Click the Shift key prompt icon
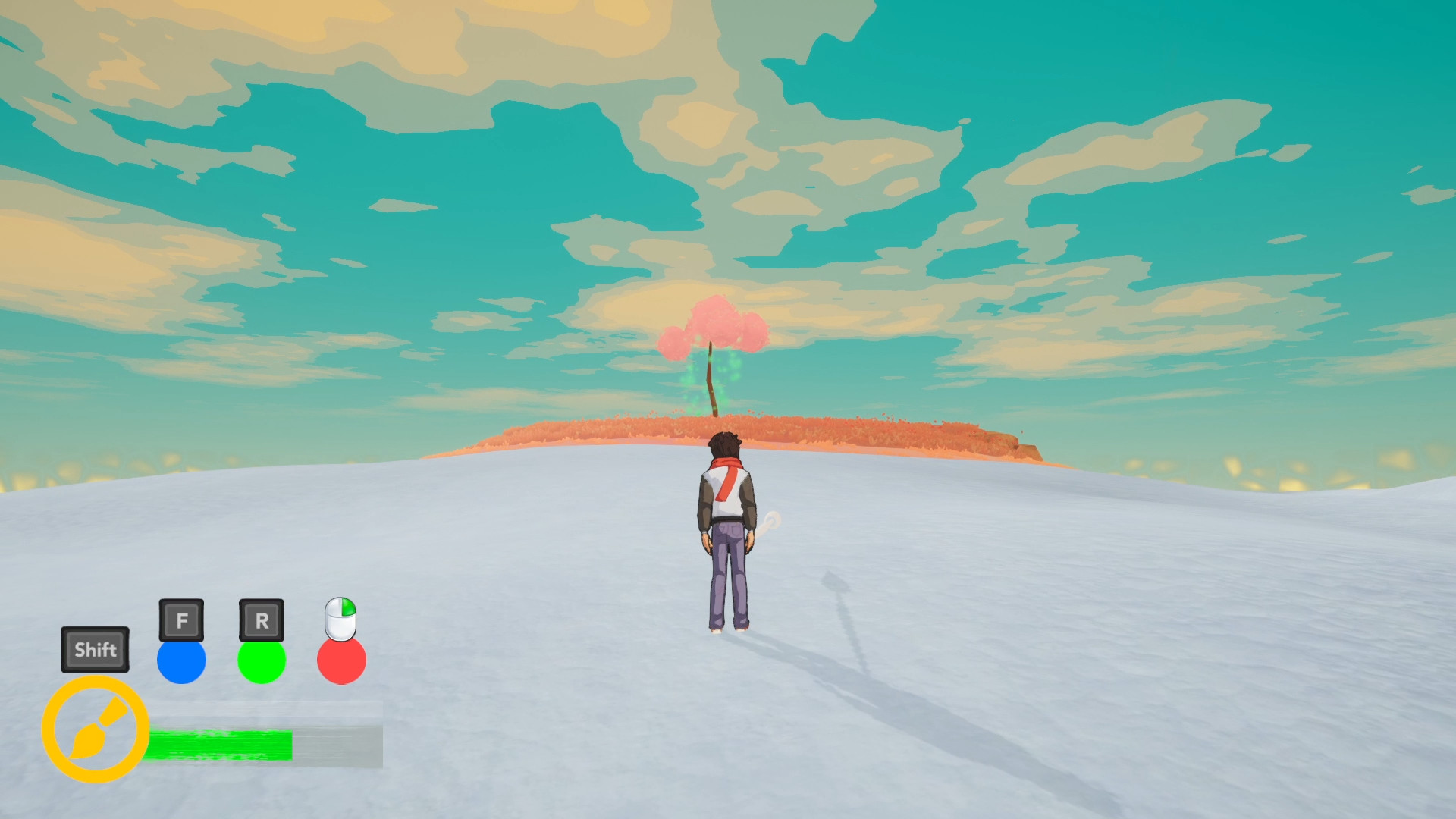This screenshot has height=819, width=1456. point(95,650)
